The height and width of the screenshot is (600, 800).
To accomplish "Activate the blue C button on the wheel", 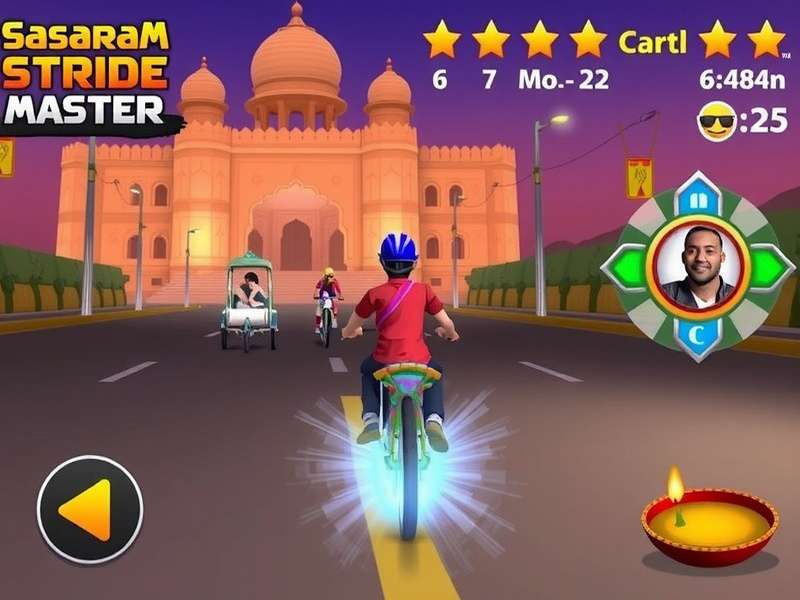I will pos(698,336).
